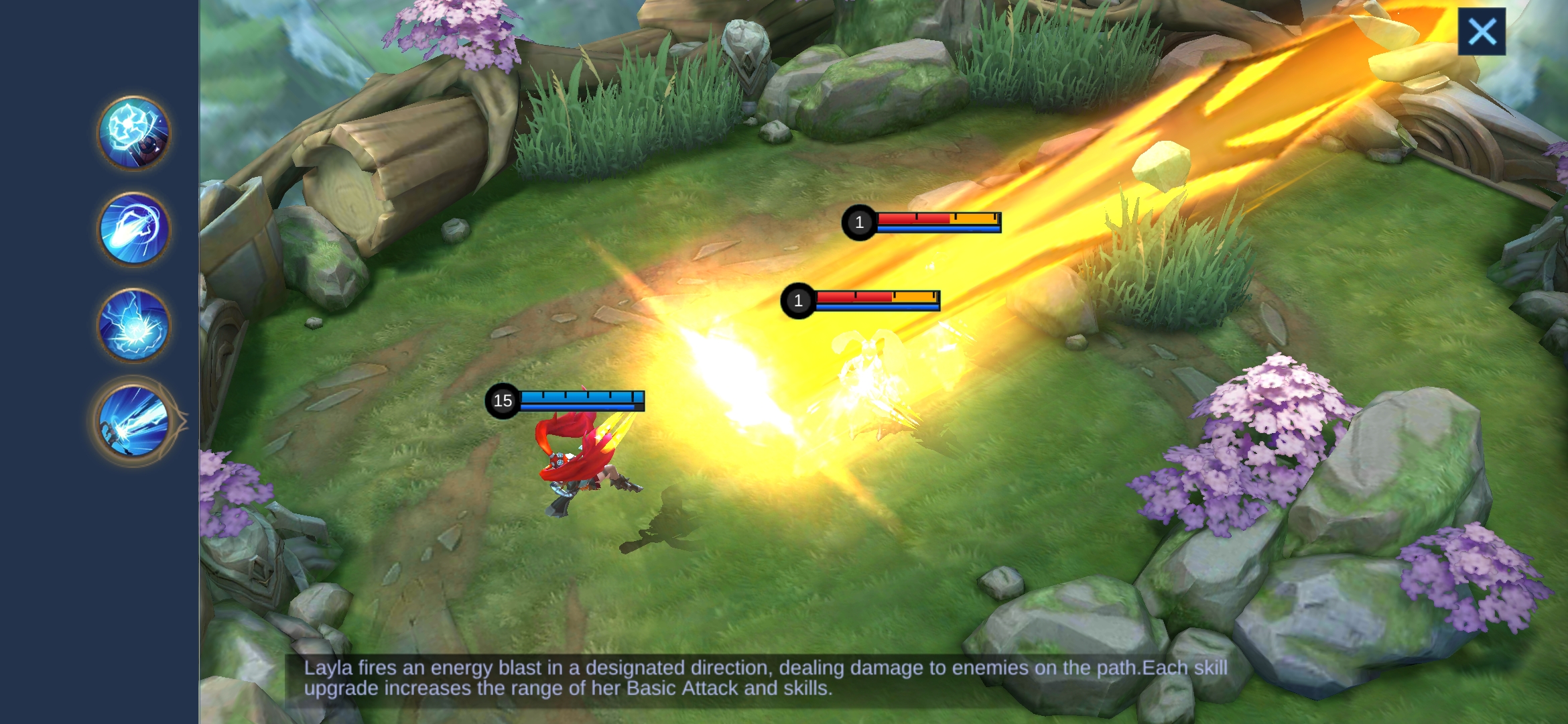Viewport: 1568px width, 724px height.
Task: Click the enemy minion hit by the blast
Action: [871, 375]
